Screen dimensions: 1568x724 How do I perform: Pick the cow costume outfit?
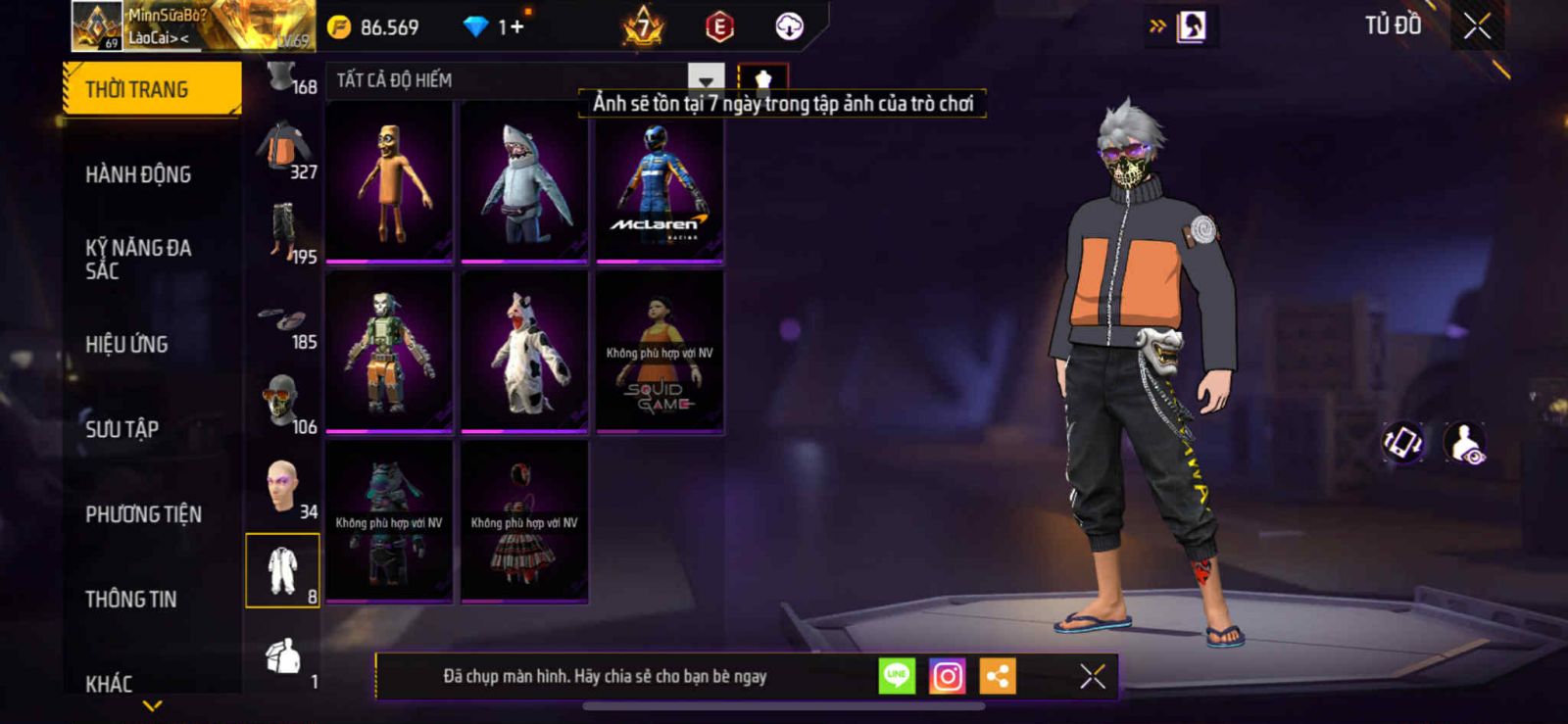tap(524, 352)
